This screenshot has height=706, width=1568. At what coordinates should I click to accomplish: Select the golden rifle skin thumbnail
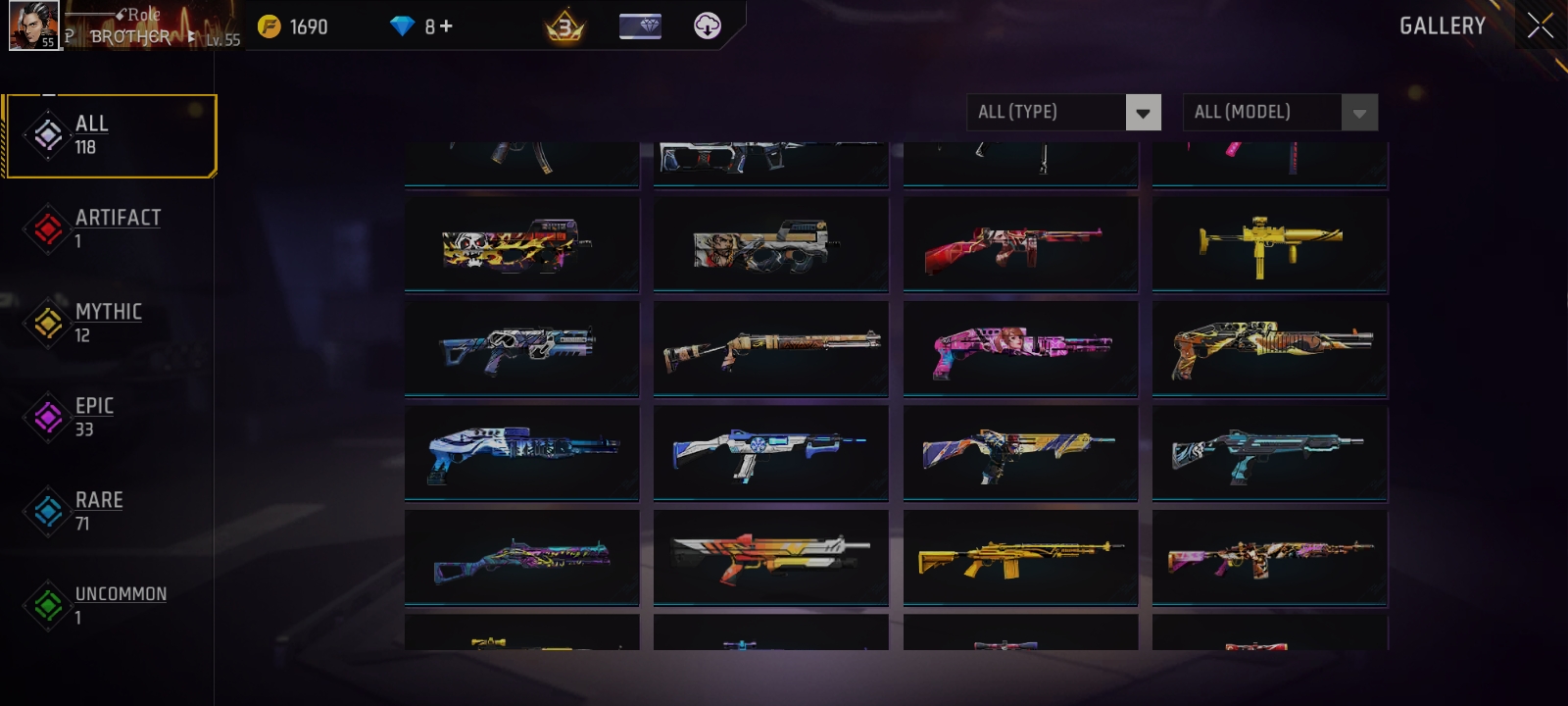click(x=1020, y=558)
